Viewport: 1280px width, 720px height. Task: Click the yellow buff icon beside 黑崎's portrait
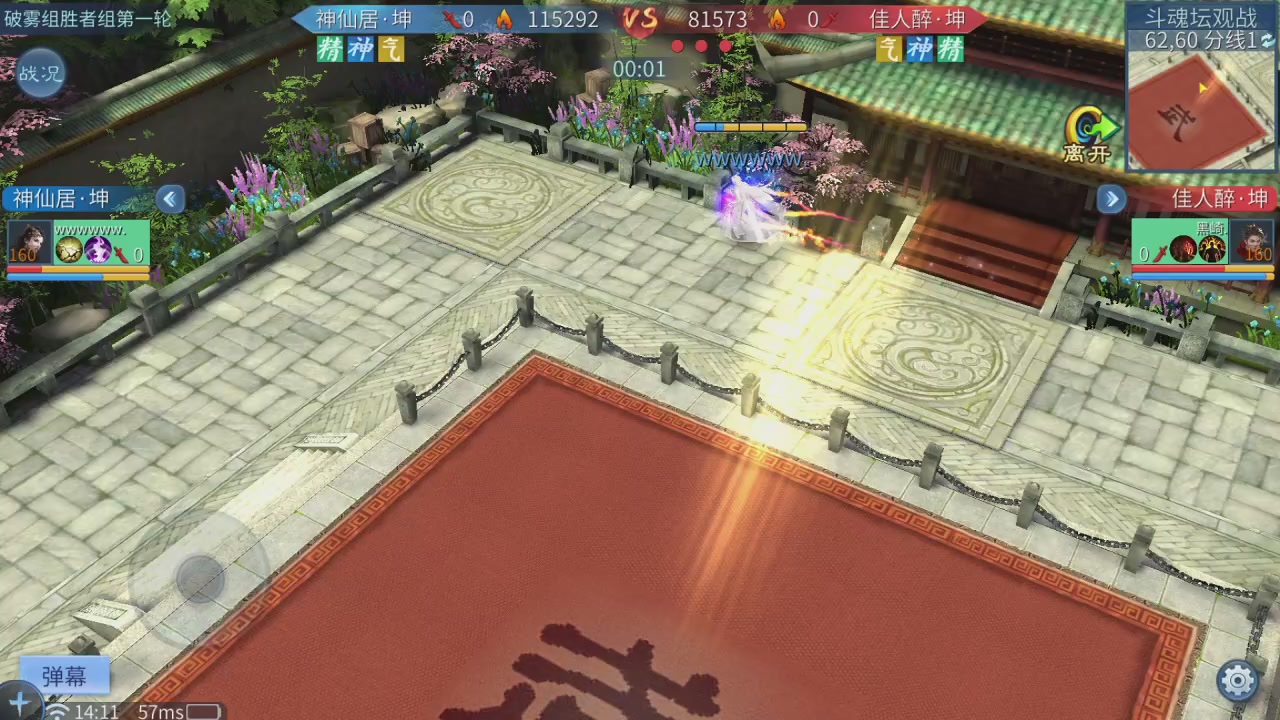click(x=1213, y=249)
